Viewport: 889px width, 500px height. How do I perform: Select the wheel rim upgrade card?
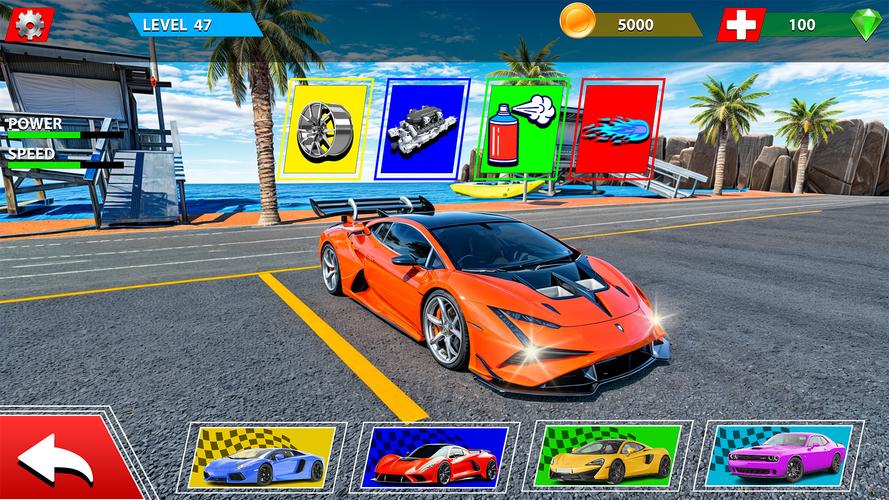[x=328, y=128]
